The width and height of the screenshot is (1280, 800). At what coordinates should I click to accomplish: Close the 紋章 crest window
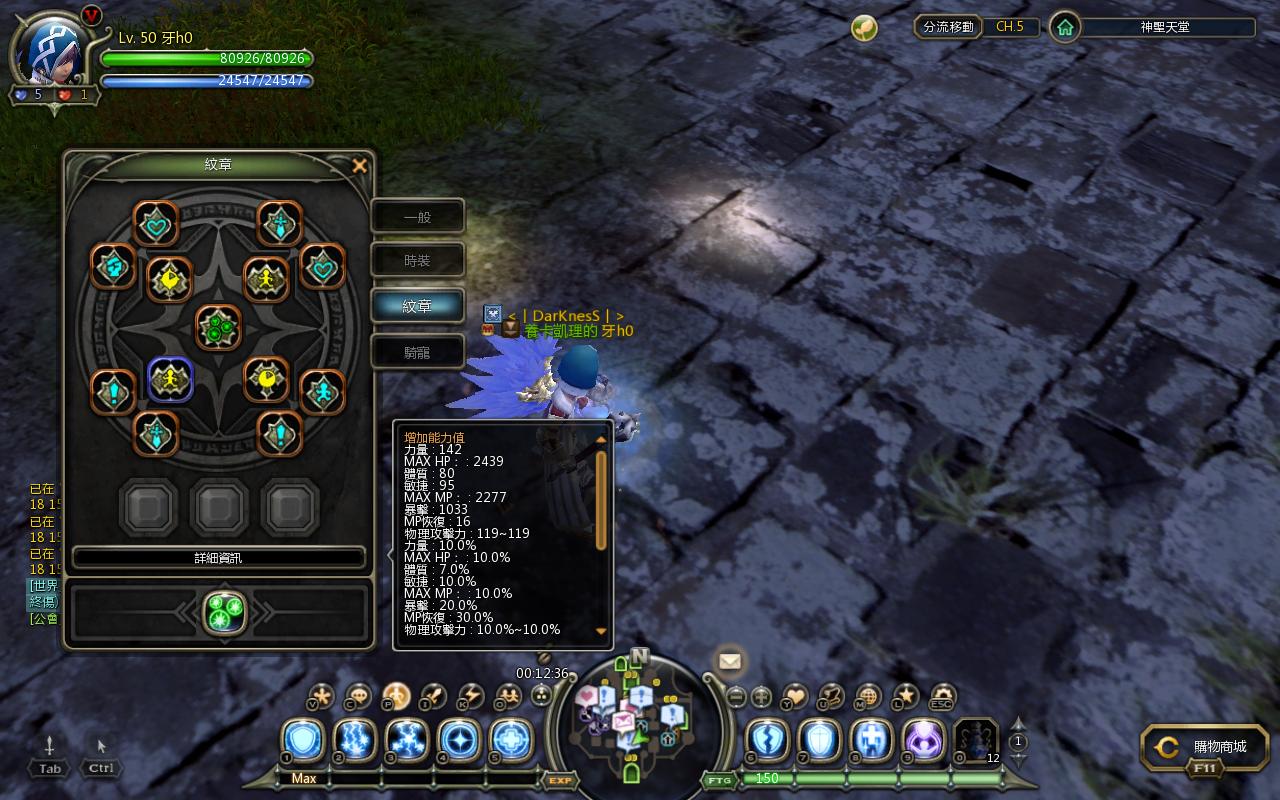tap(360, 166)
